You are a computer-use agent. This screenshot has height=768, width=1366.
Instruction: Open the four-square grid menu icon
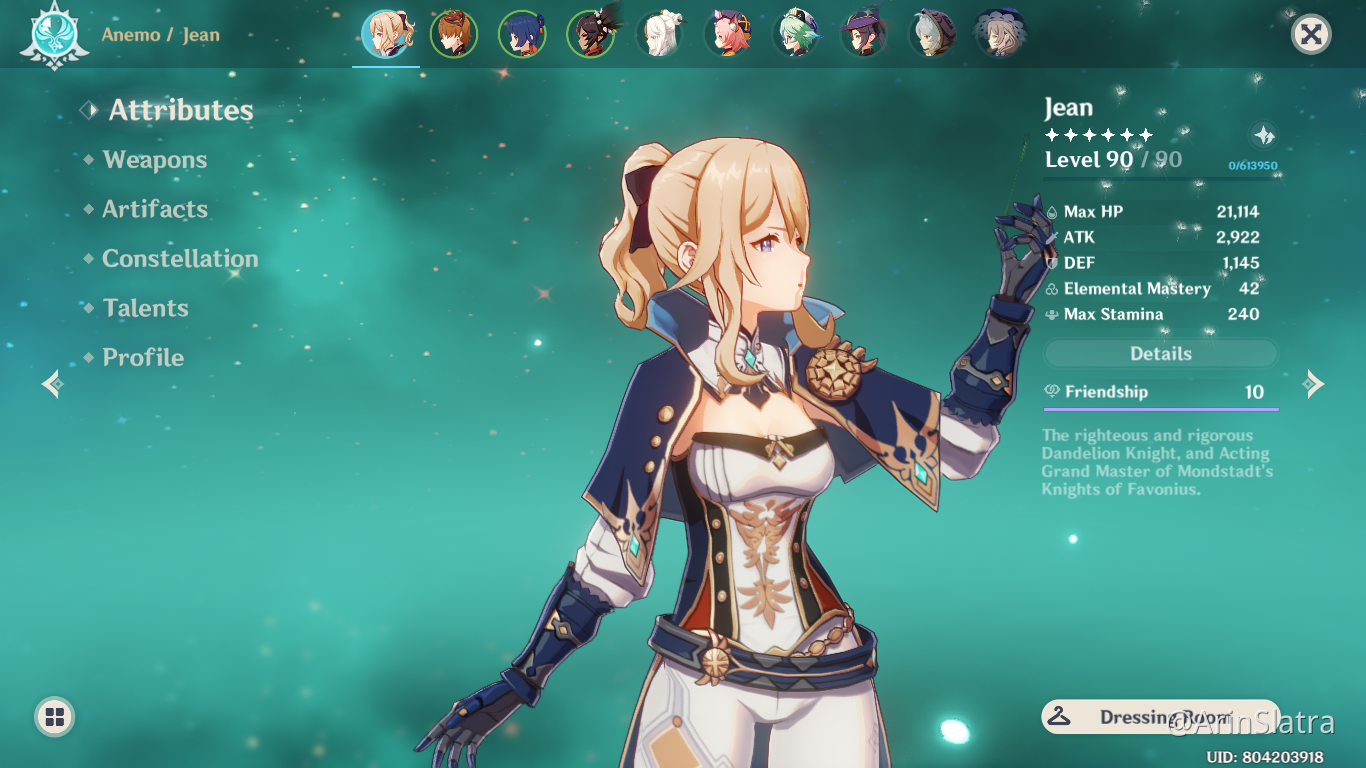[x=54, y=716]
